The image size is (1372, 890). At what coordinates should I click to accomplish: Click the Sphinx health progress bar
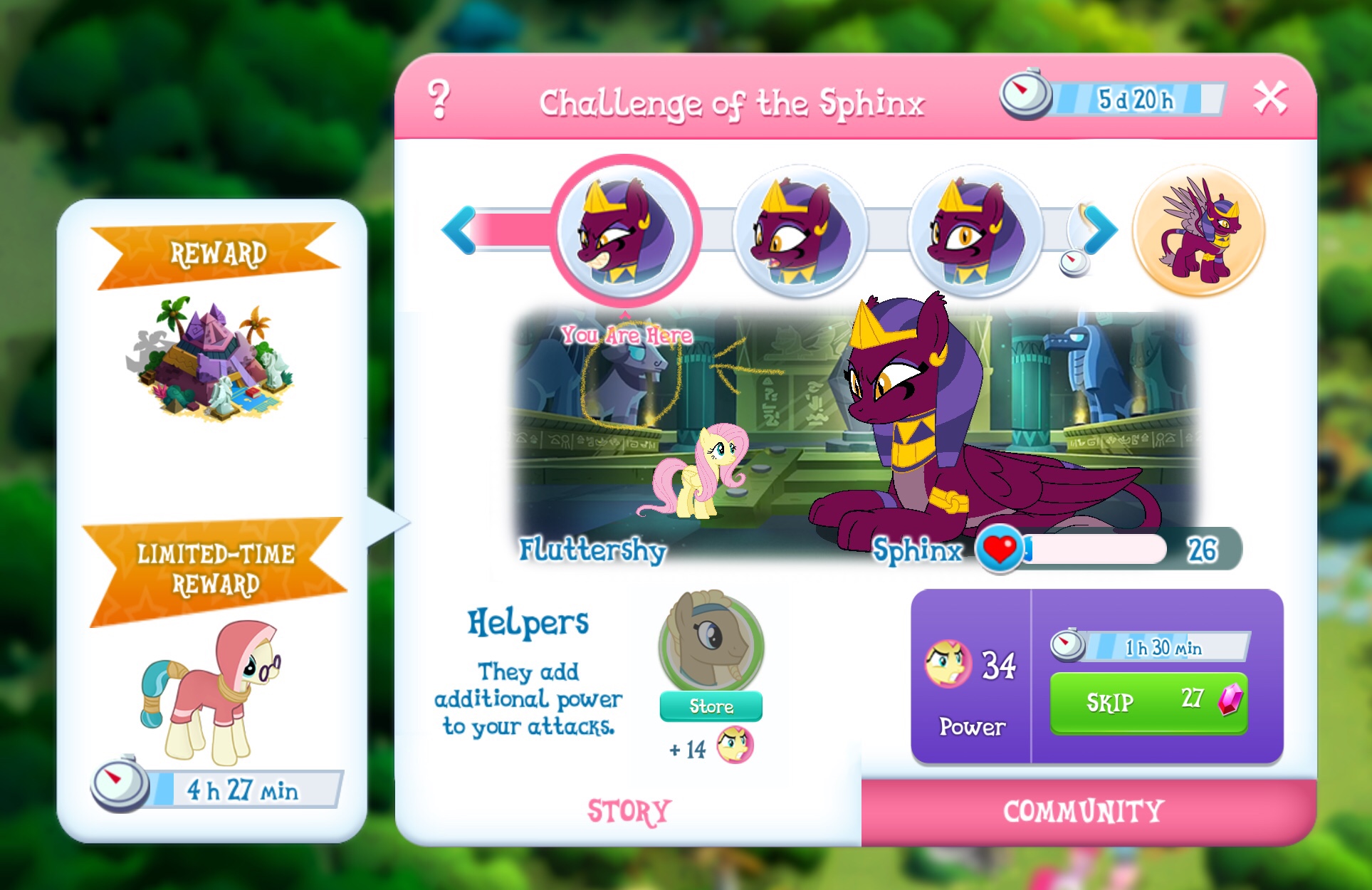pyautogui.click(x=1096, y=550)
